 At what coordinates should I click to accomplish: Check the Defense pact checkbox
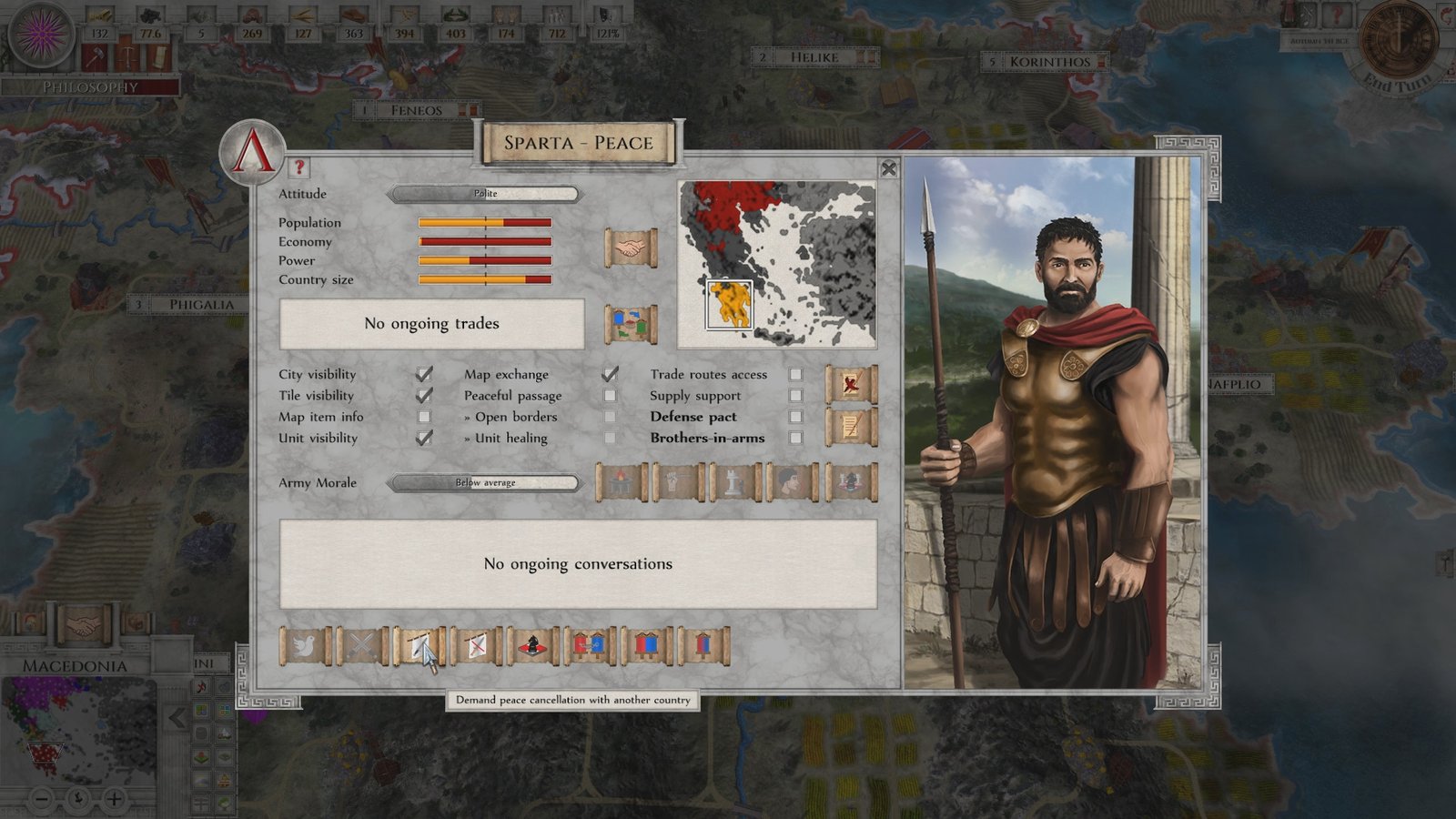point(796,417)
